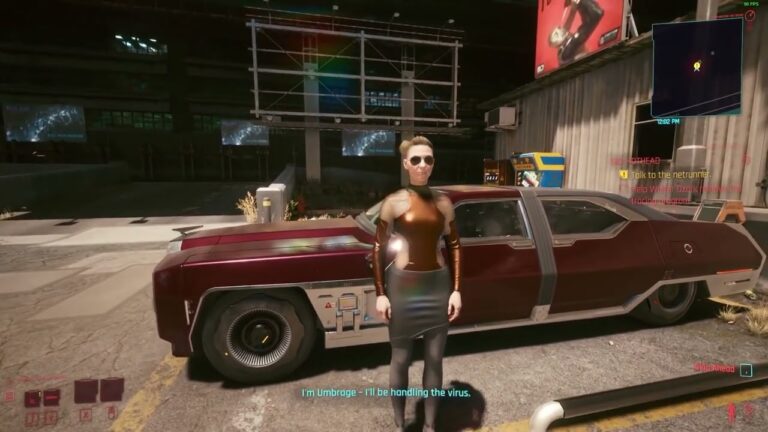The width and height of the screenshot is (768, 432).
Task: Select the yellow player marker on the minimap
Action: click(697, 66)
